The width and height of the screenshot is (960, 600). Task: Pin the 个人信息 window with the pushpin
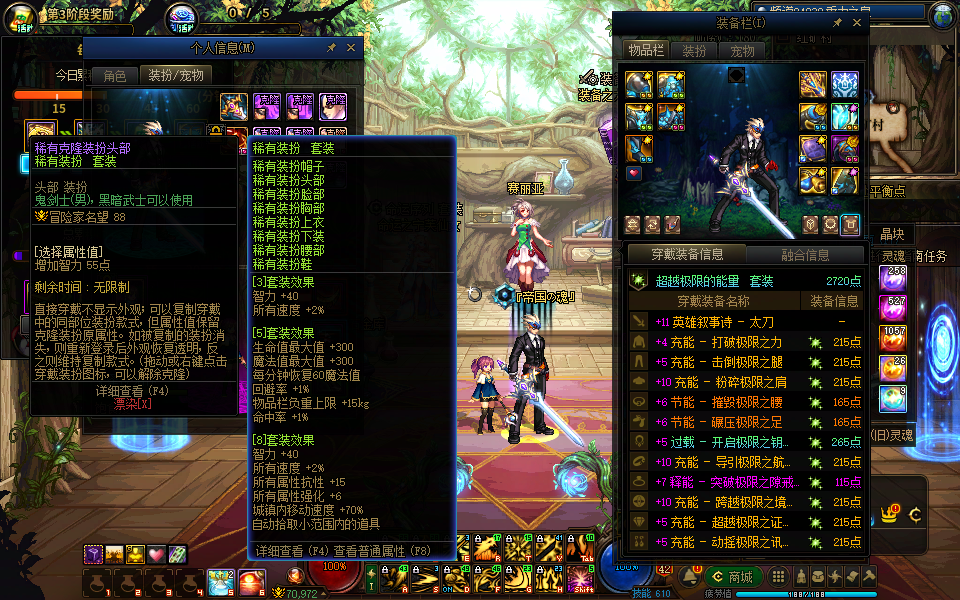[331, 47]
